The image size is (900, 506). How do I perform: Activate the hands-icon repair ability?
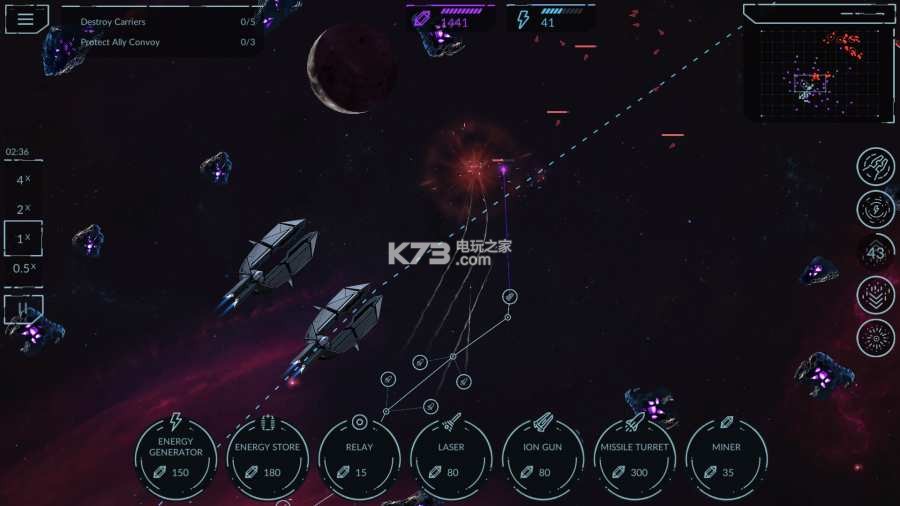[876, 166]
